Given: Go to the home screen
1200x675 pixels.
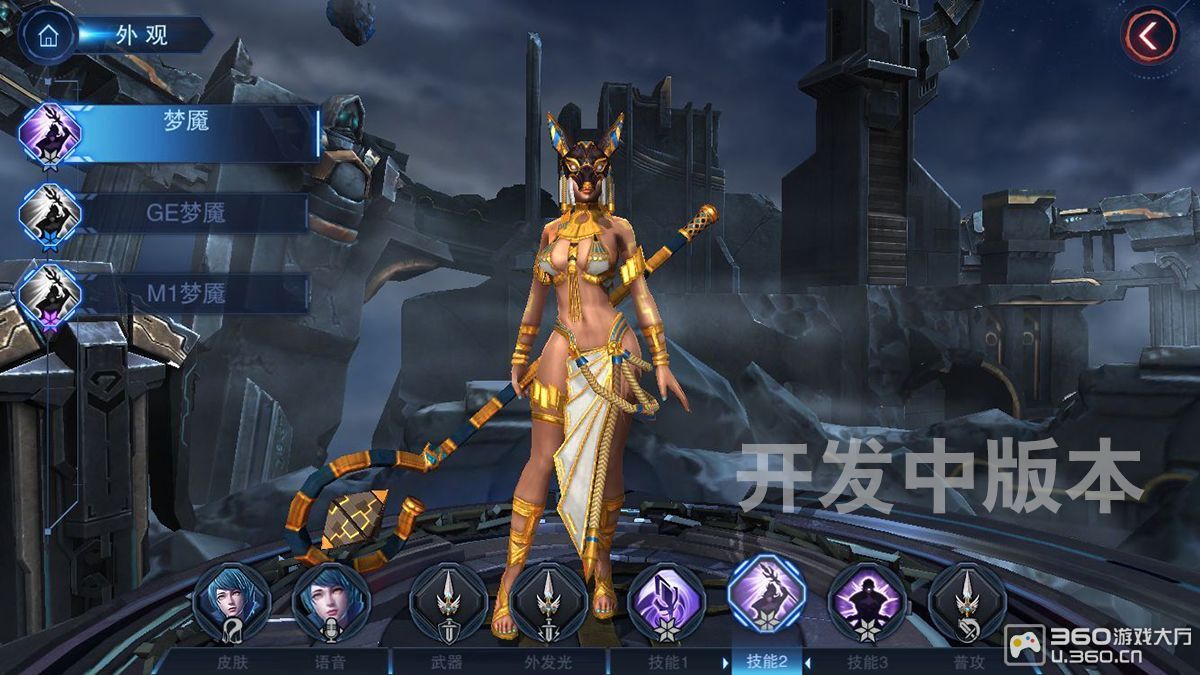Looking at the screenshot, I should pyautogui.click(x=47, y=35).
